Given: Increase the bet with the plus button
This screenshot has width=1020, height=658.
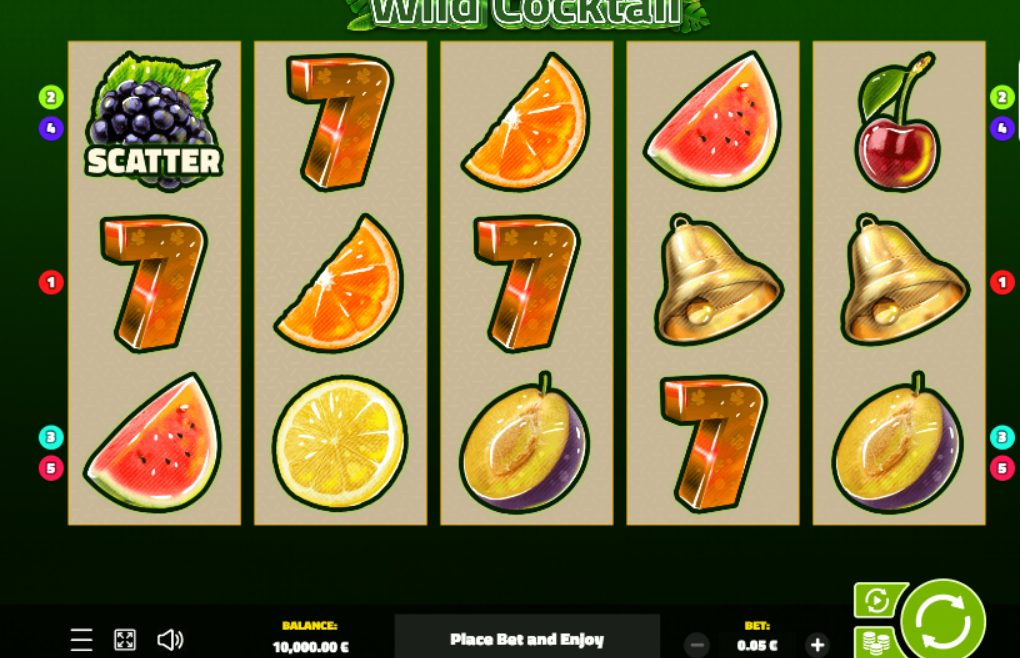Looking at the screenshot, I should click(817, 645).
